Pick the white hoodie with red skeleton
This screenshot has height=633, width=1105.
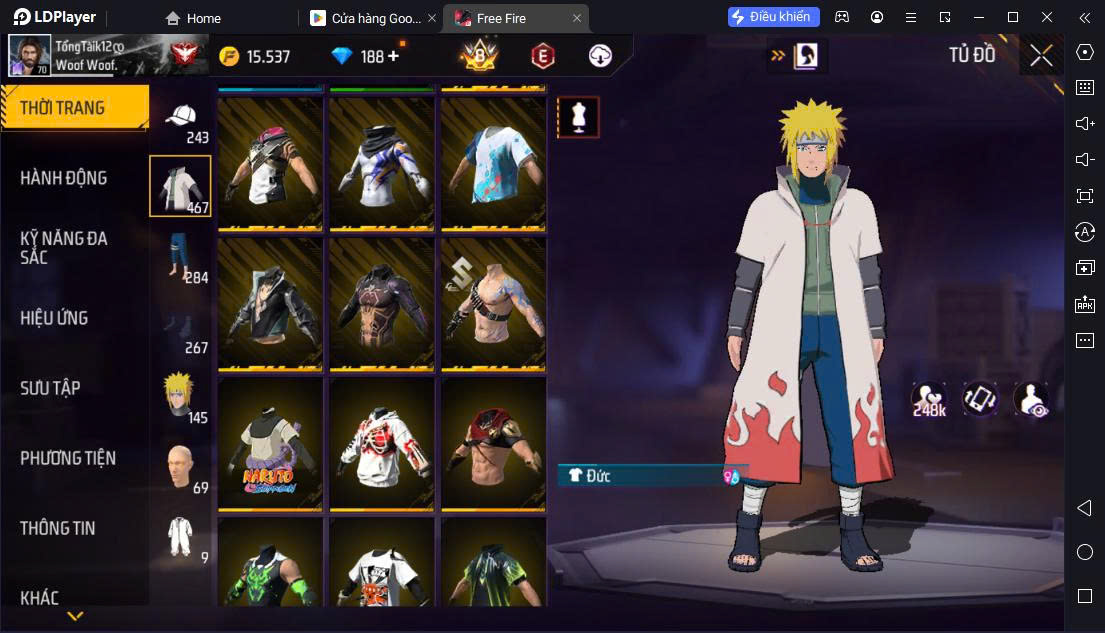click(382, 444)
